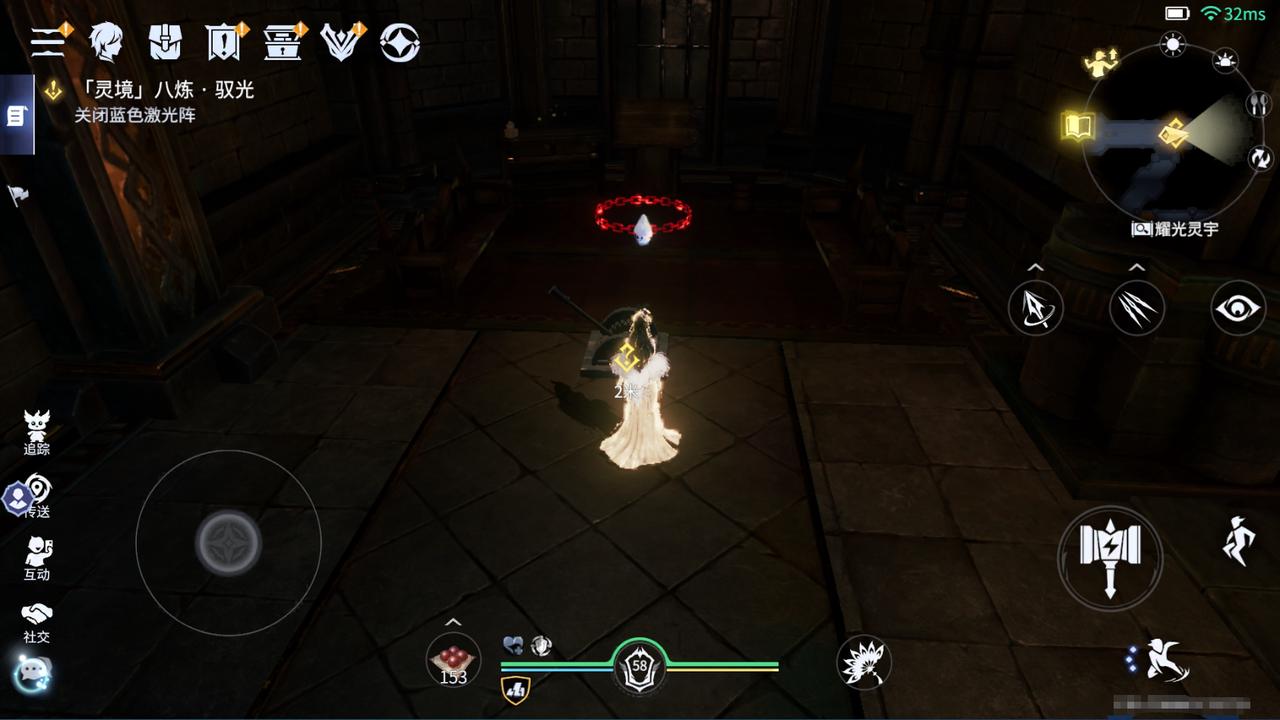
Task: Open the 社交 social handshake button
Action: click(37, 621)
